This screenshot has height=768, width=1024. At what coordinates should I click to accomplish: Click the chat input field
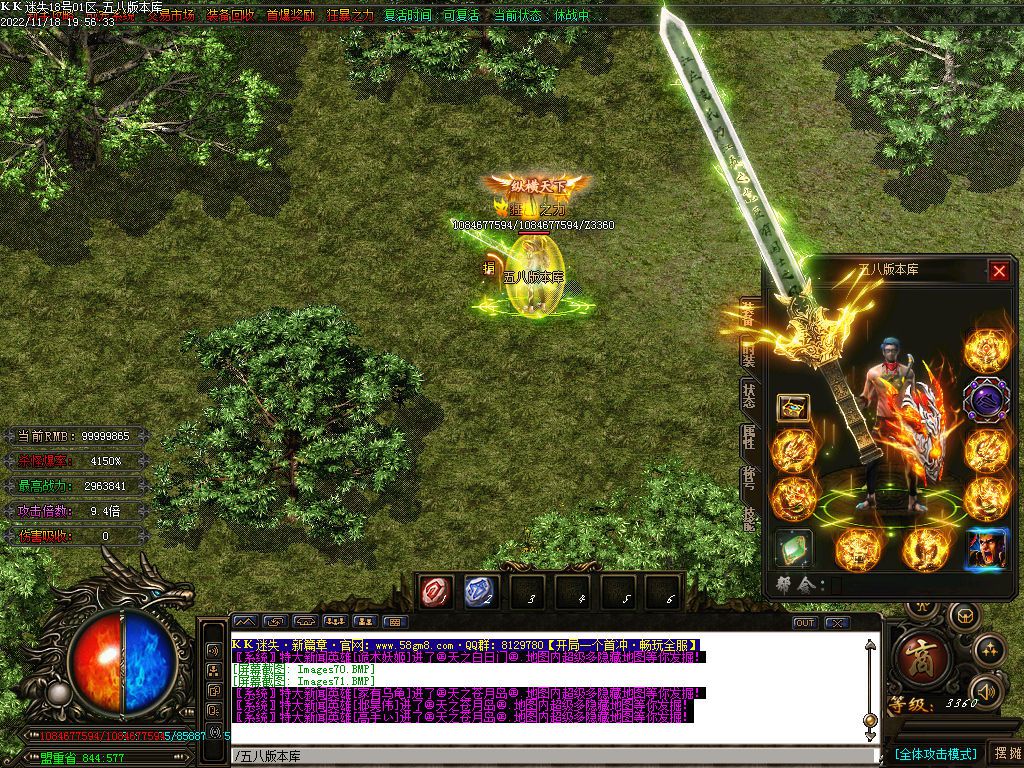(550, 756)
